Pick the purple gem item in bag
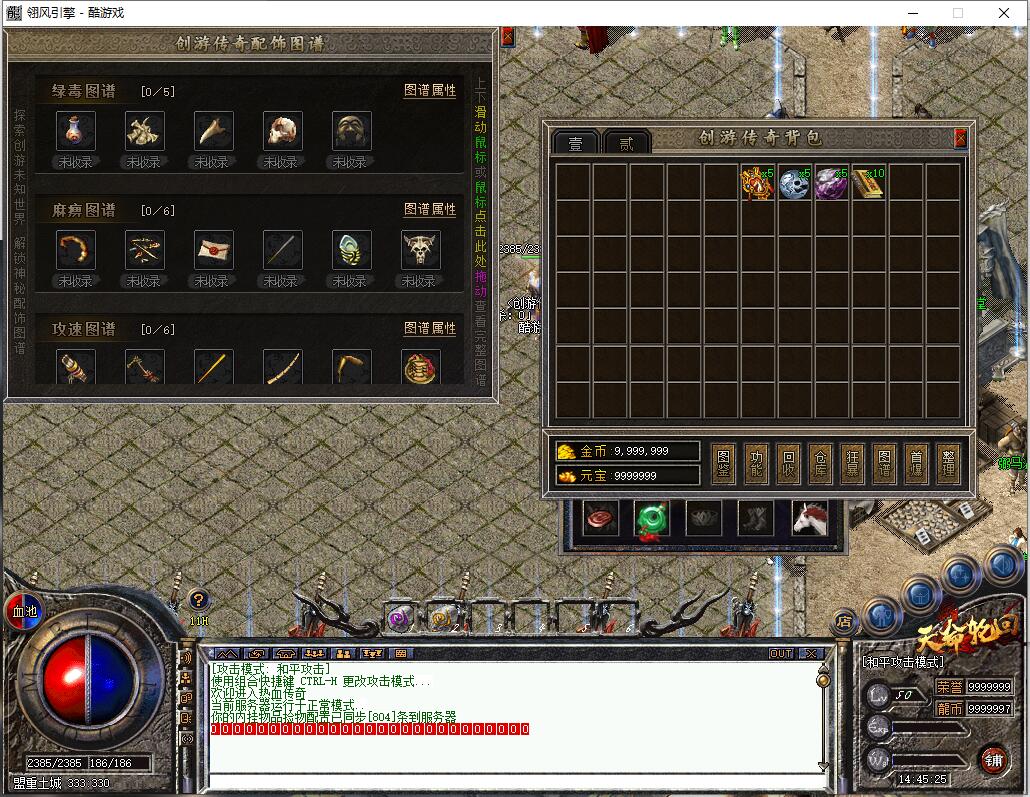Screen dimensions: 1030x797 pyautogui.click(x=831, y=183)
